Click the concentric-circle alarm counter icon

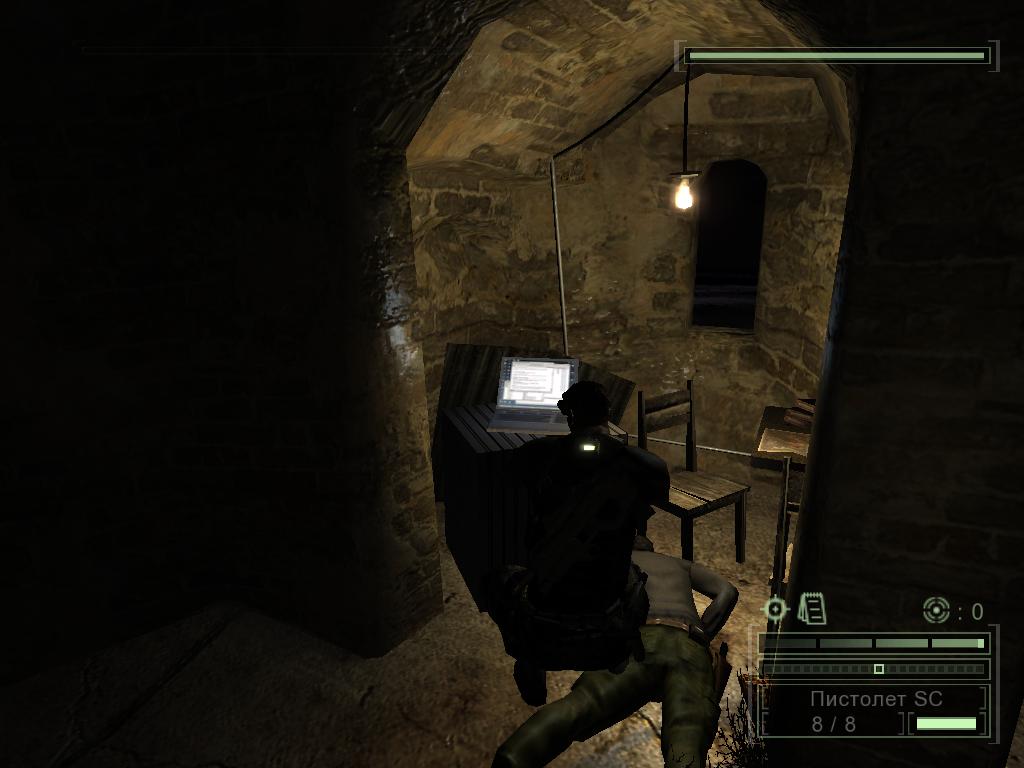(936, 610)
